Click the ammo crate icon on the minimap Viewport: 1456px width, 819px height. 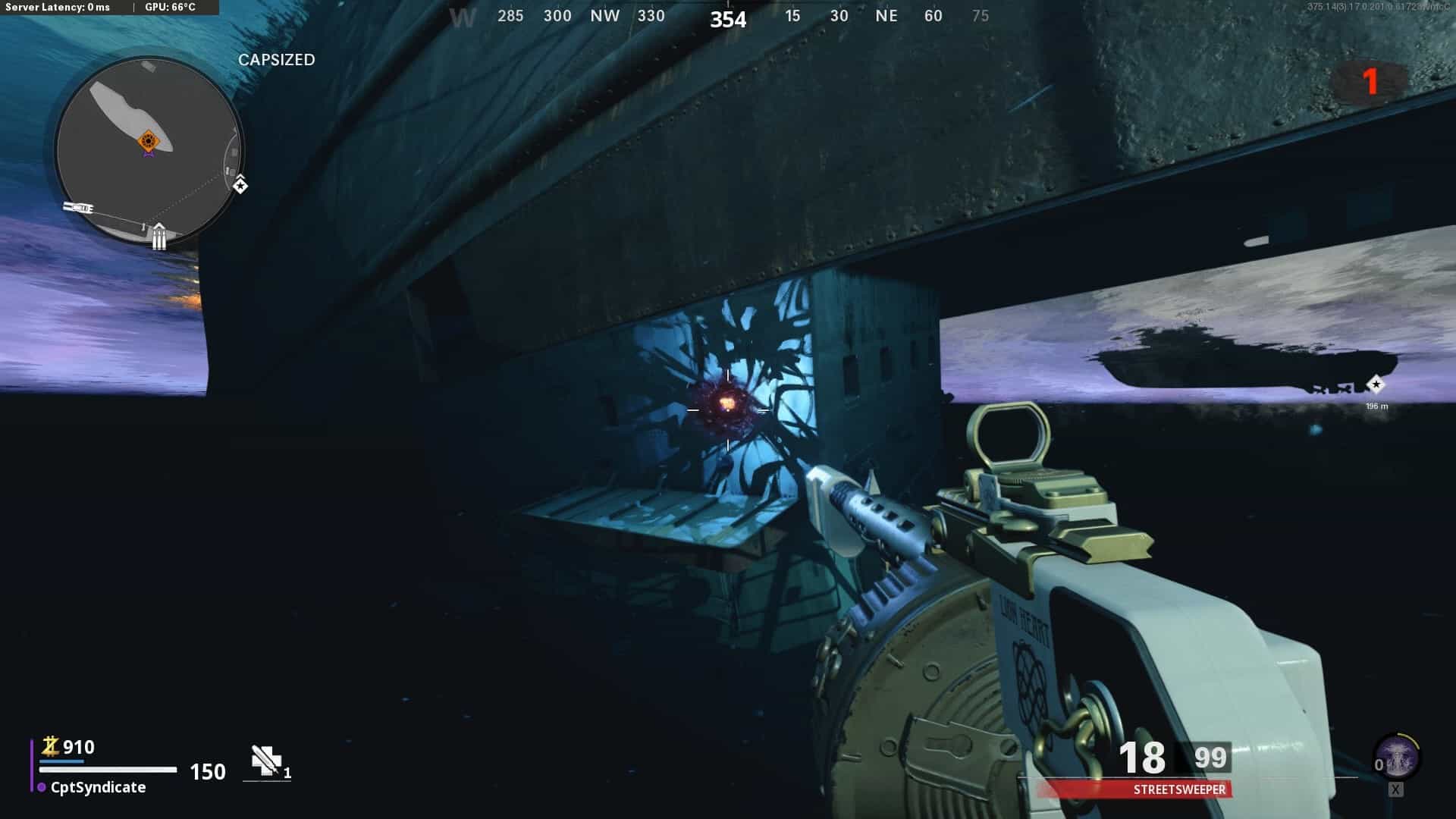(x=158, y=237)
